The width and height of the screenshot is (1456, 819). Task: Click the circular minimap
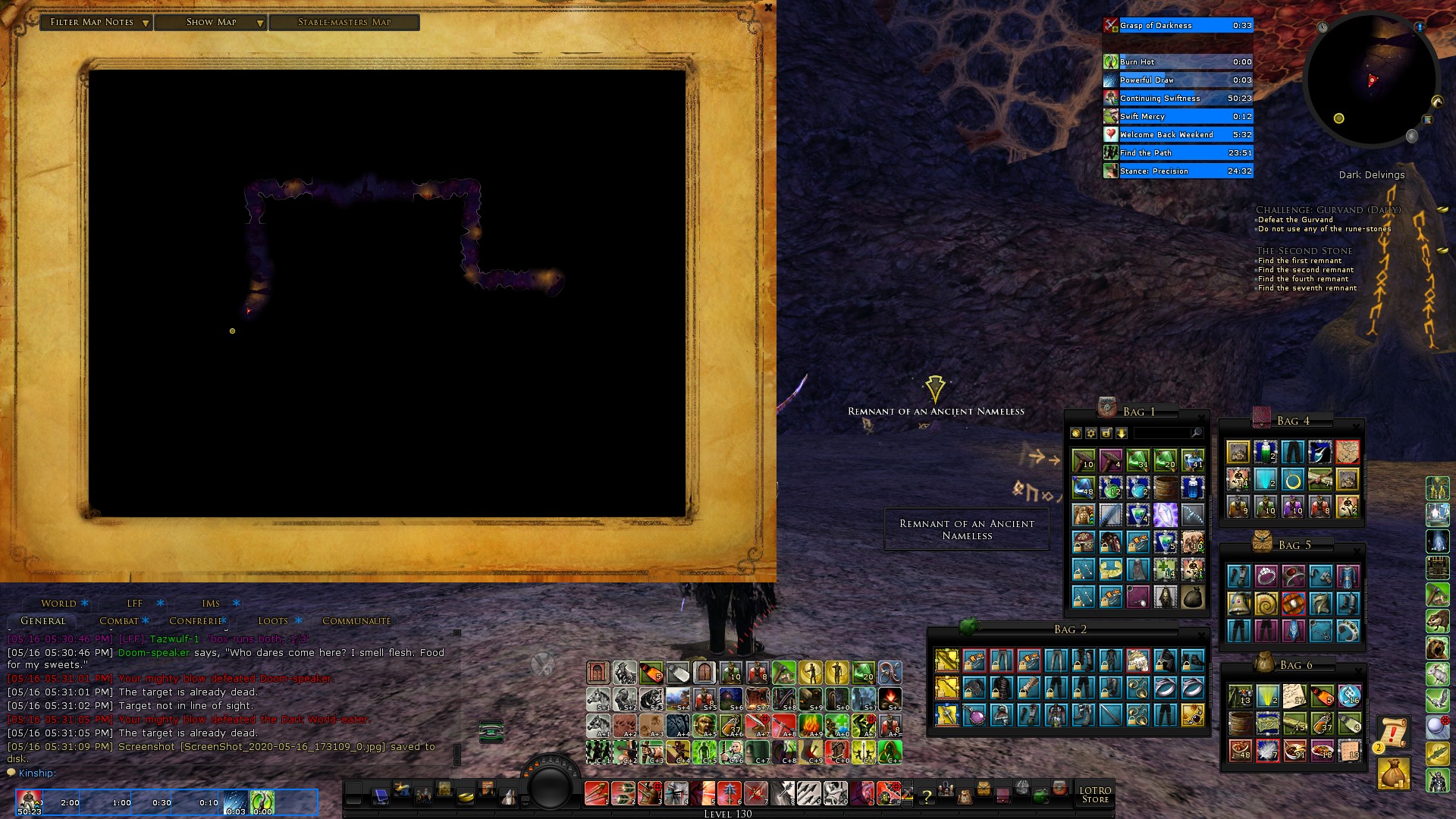click(x=1371, y=80)
